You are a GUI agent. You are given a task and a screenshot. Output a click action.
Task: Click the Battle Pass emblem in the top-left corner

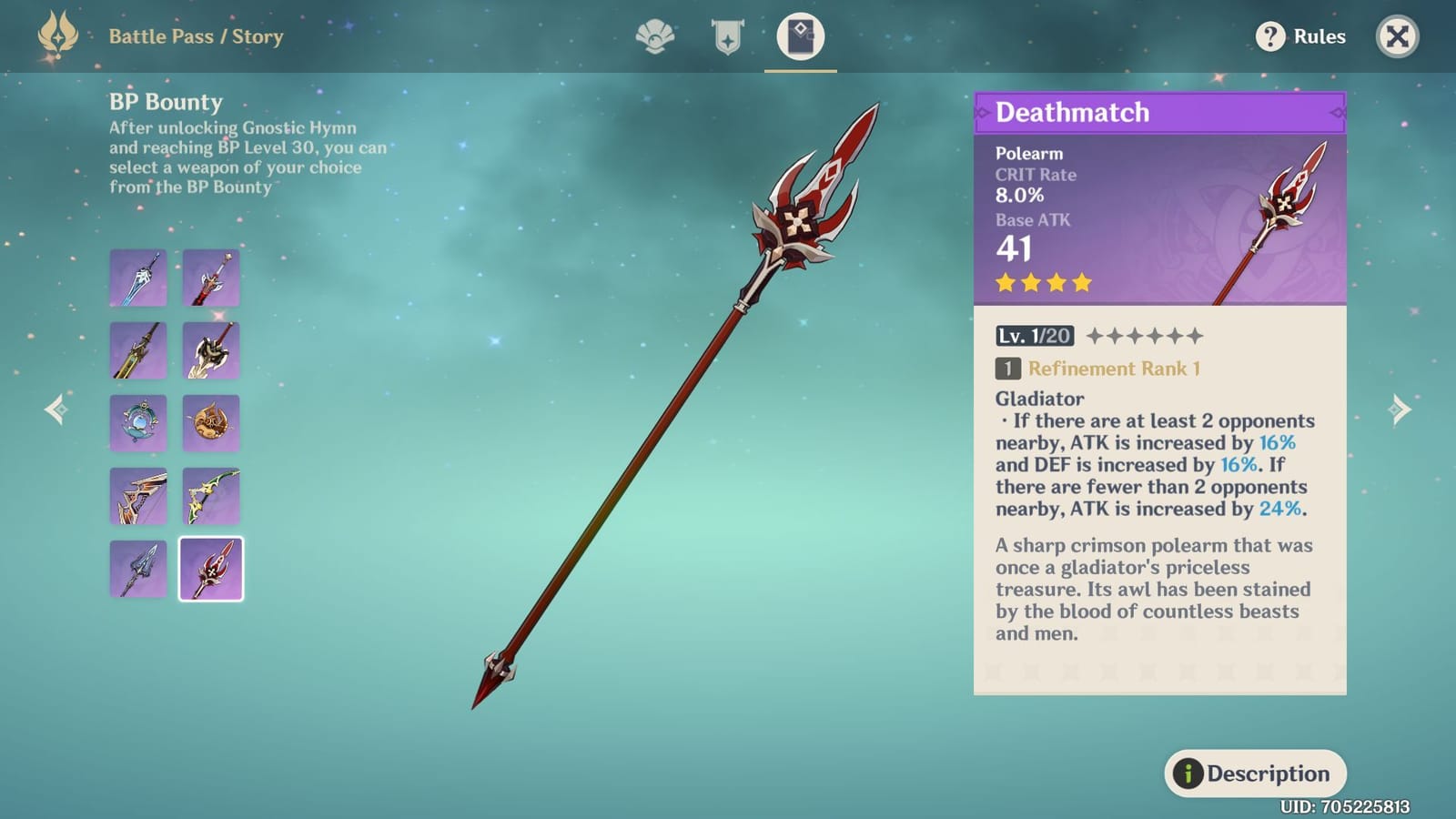tap(56, 35)
